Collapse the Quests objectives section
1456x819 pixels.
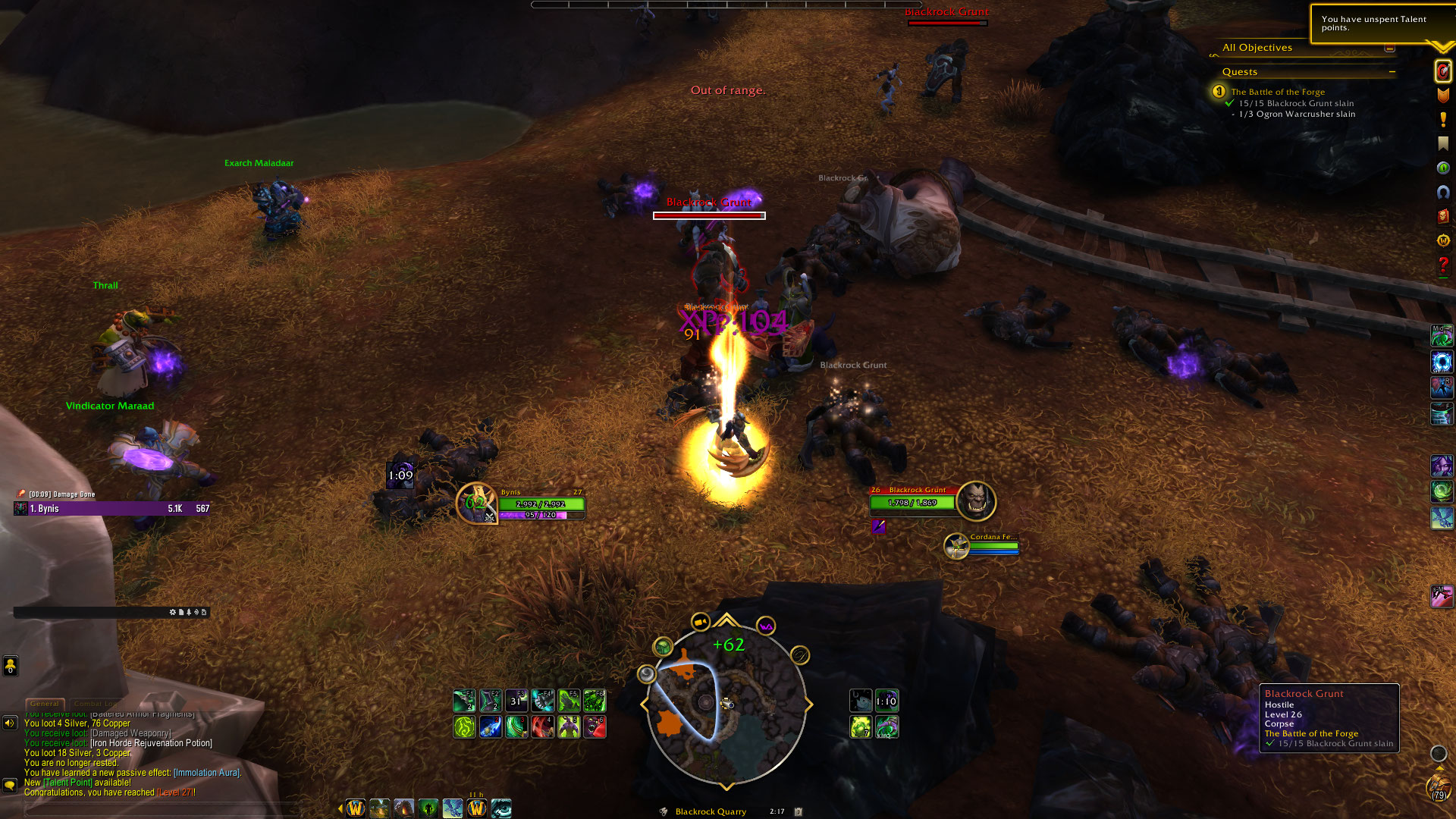pos(1392,72)
